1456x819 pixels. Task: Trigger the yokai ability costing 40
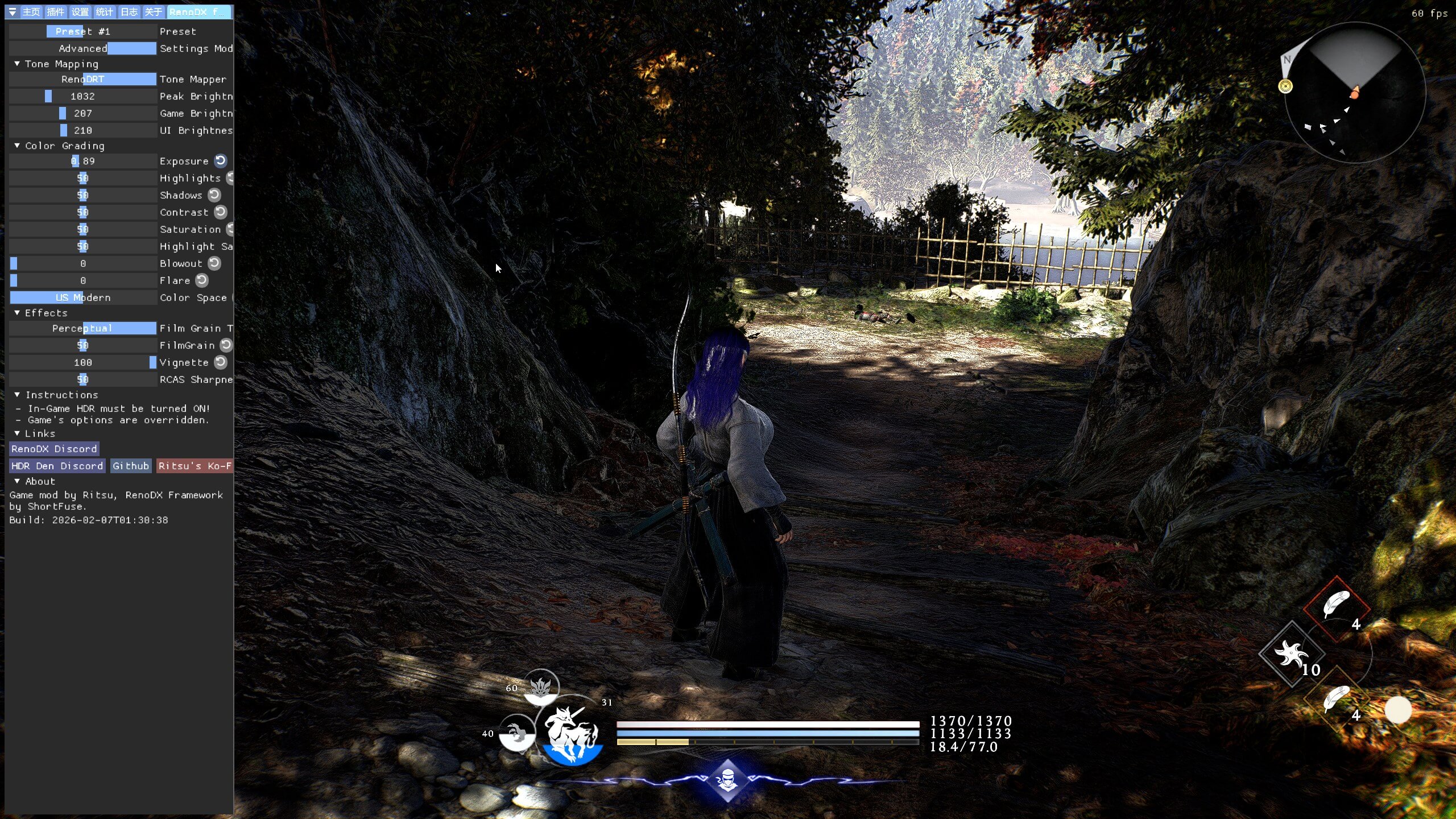(517, 733)
